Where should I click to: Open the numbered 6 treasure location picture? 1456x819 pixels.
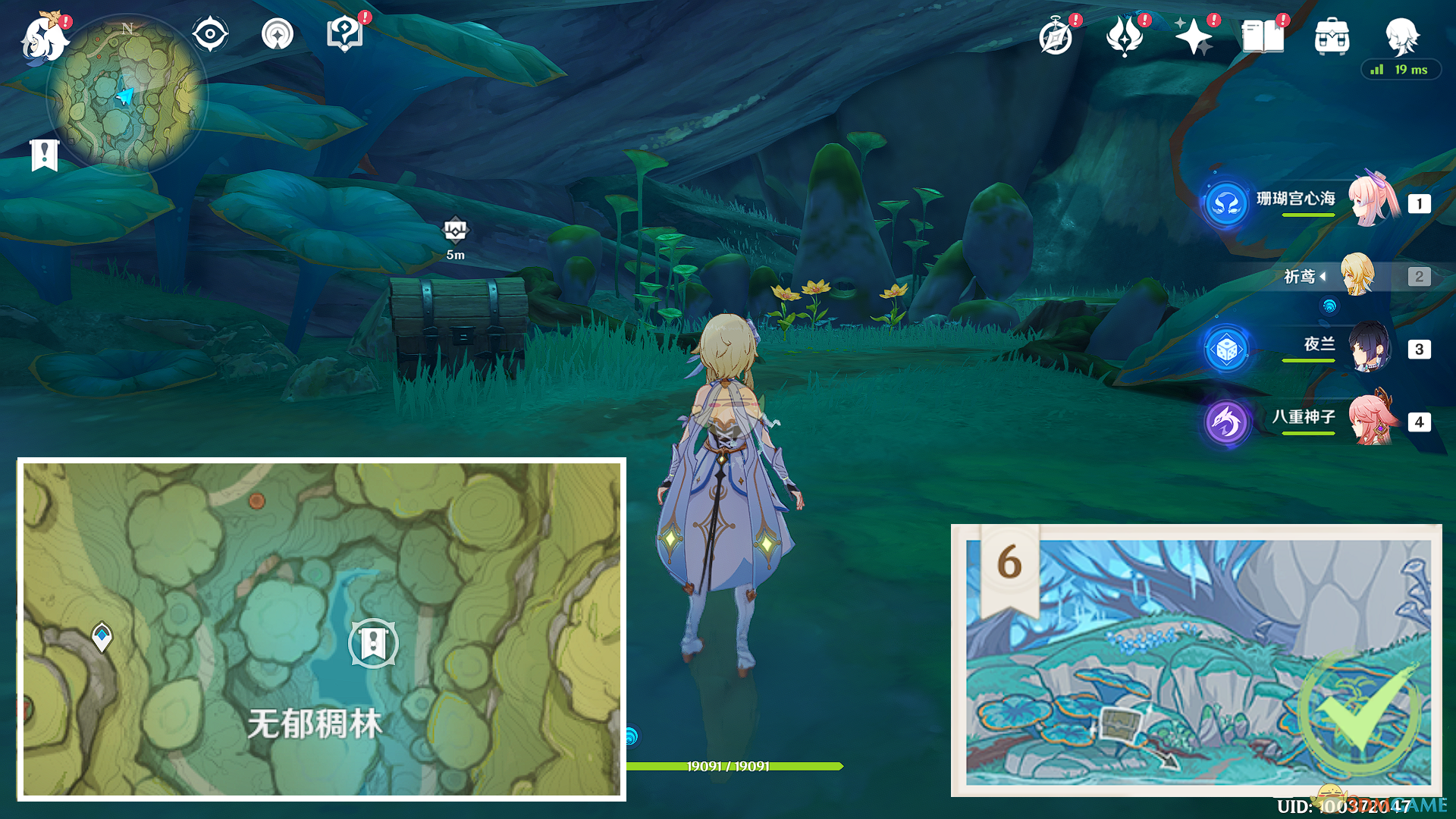(x=1197, y=661)
